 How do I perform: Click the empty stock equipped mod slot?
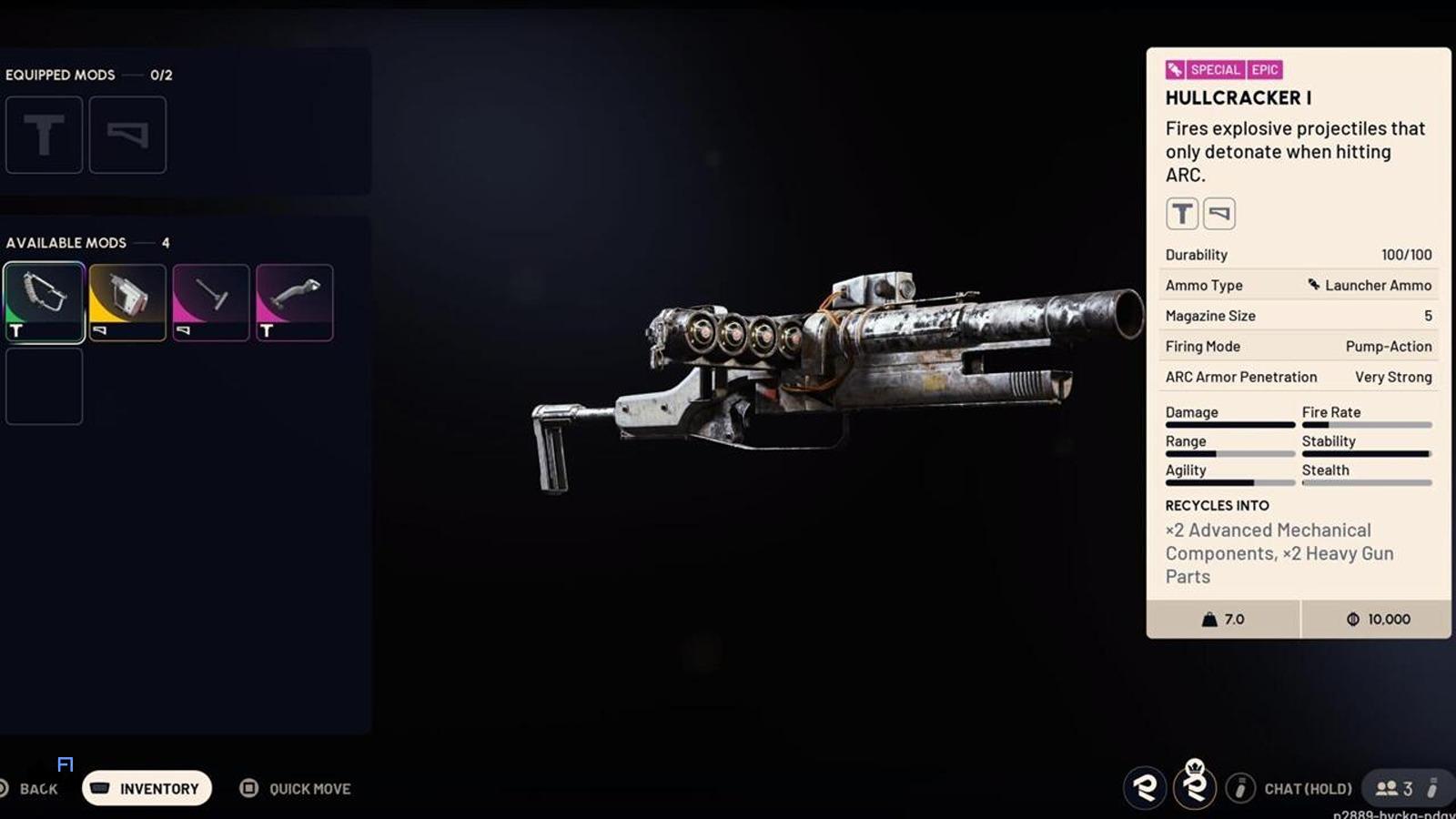pos(127,135)
